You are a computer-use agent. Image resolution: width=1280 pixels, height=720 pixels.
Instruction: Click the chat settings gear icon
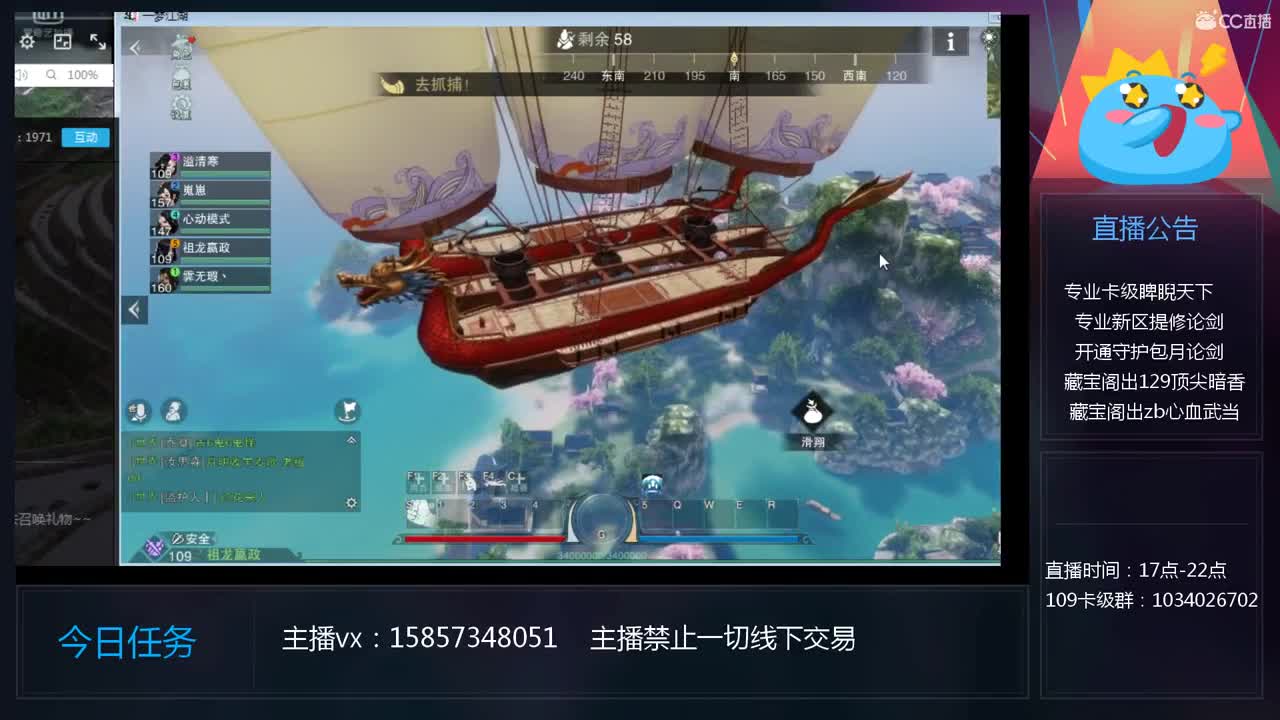click(350, 503)
